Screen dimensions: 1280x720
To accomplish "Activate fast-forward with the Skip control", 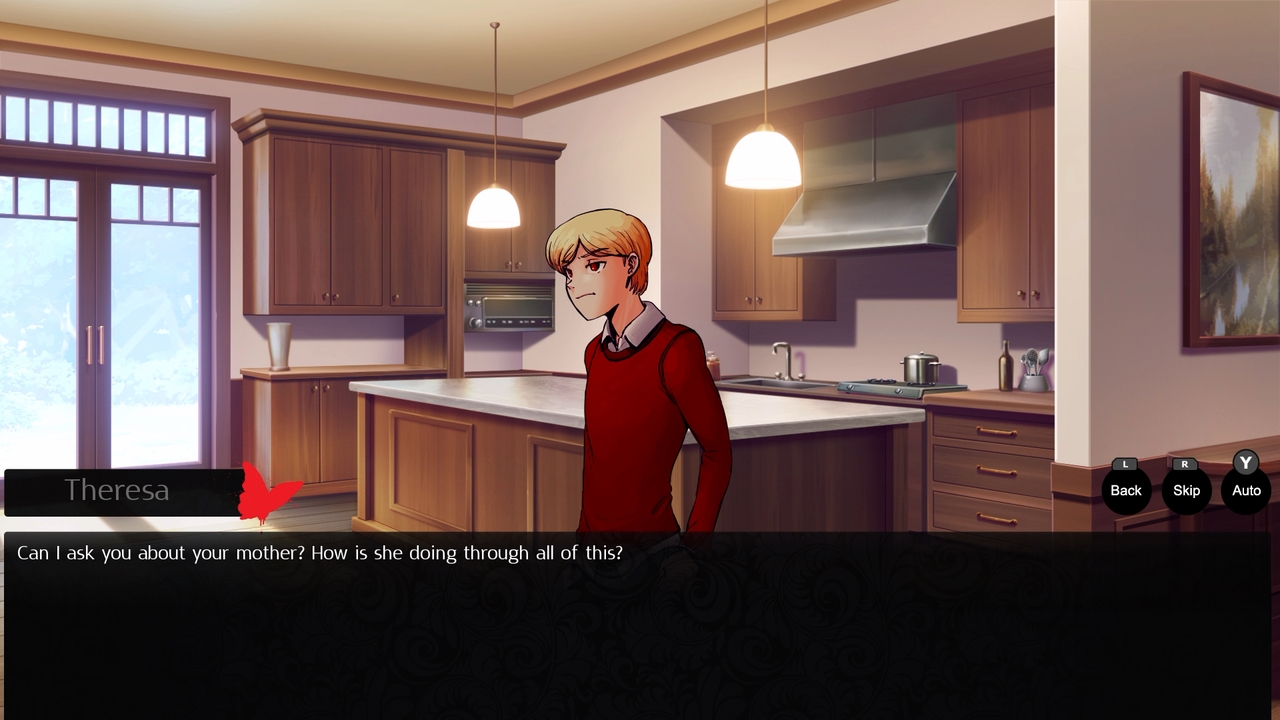I will pos(1186,490).
